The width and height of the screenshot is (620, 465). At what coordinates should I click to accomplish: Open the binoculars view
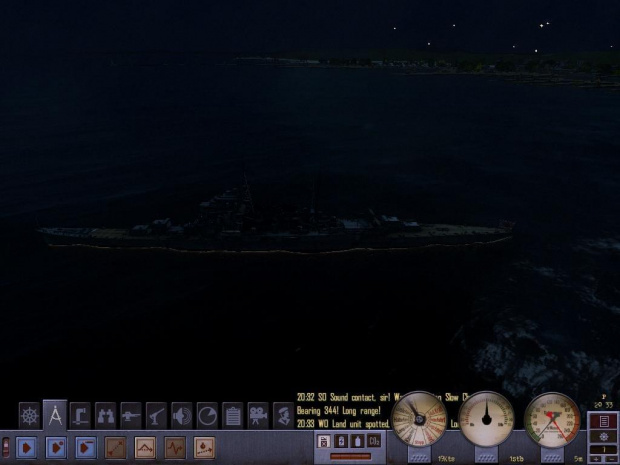click(105, 415)
